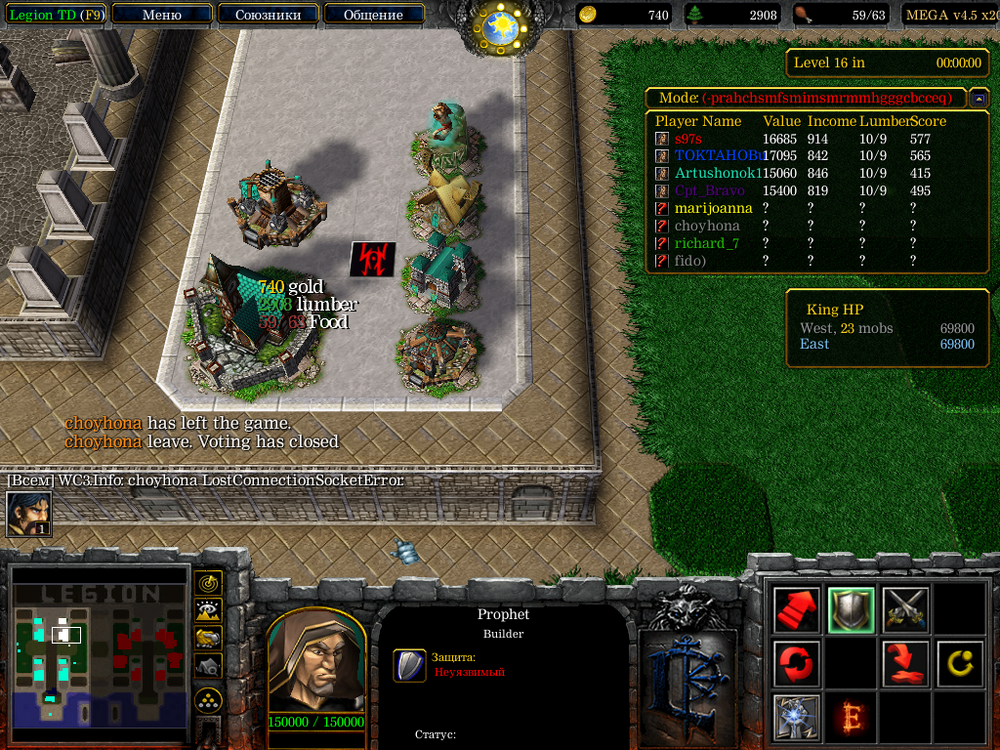
Task: Open the Меню game menu
Action: pyautogui.click(x=162, y=15)
